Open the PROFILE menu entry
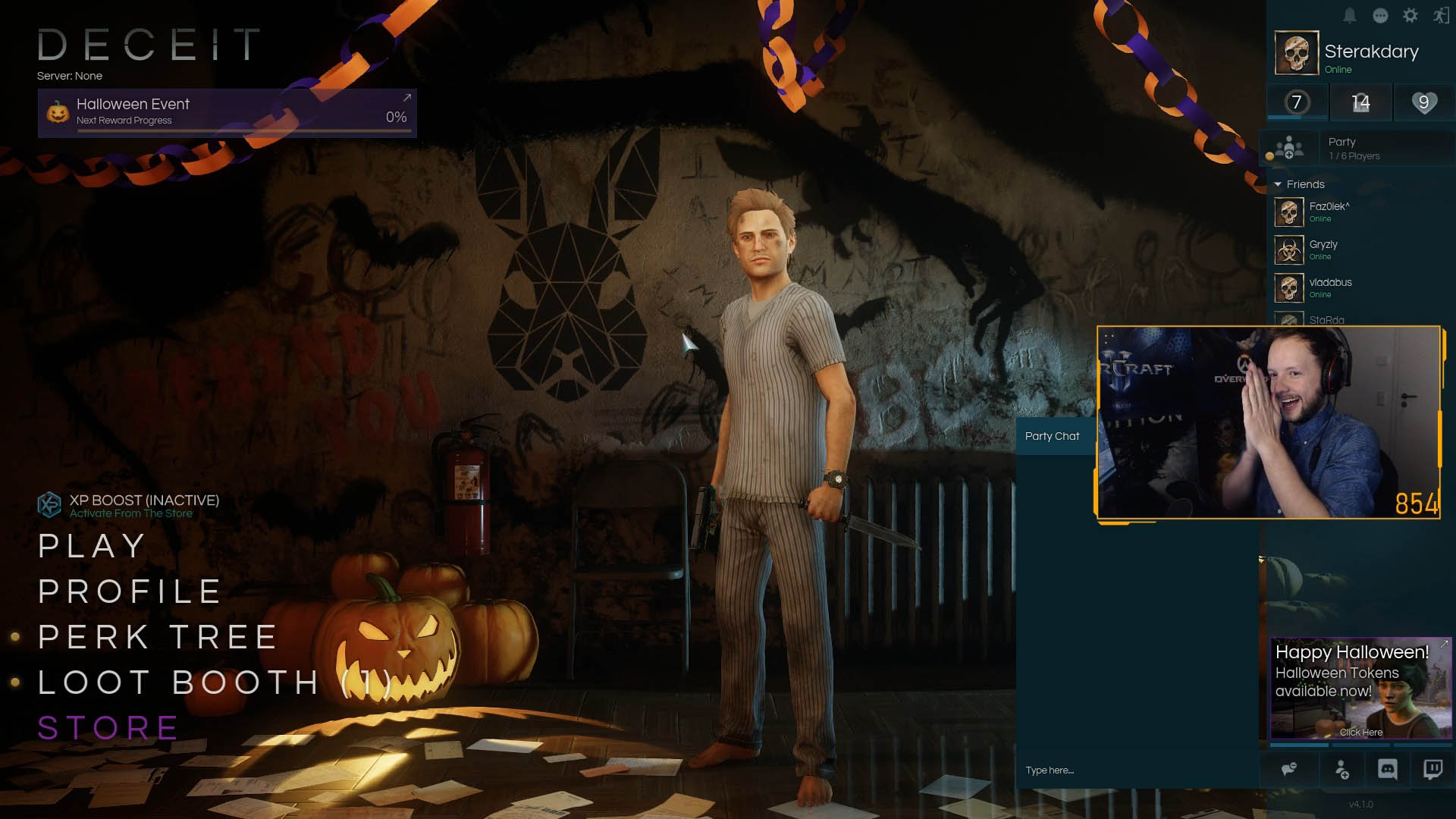This screenshot has height=819, width=1456. 130,591
